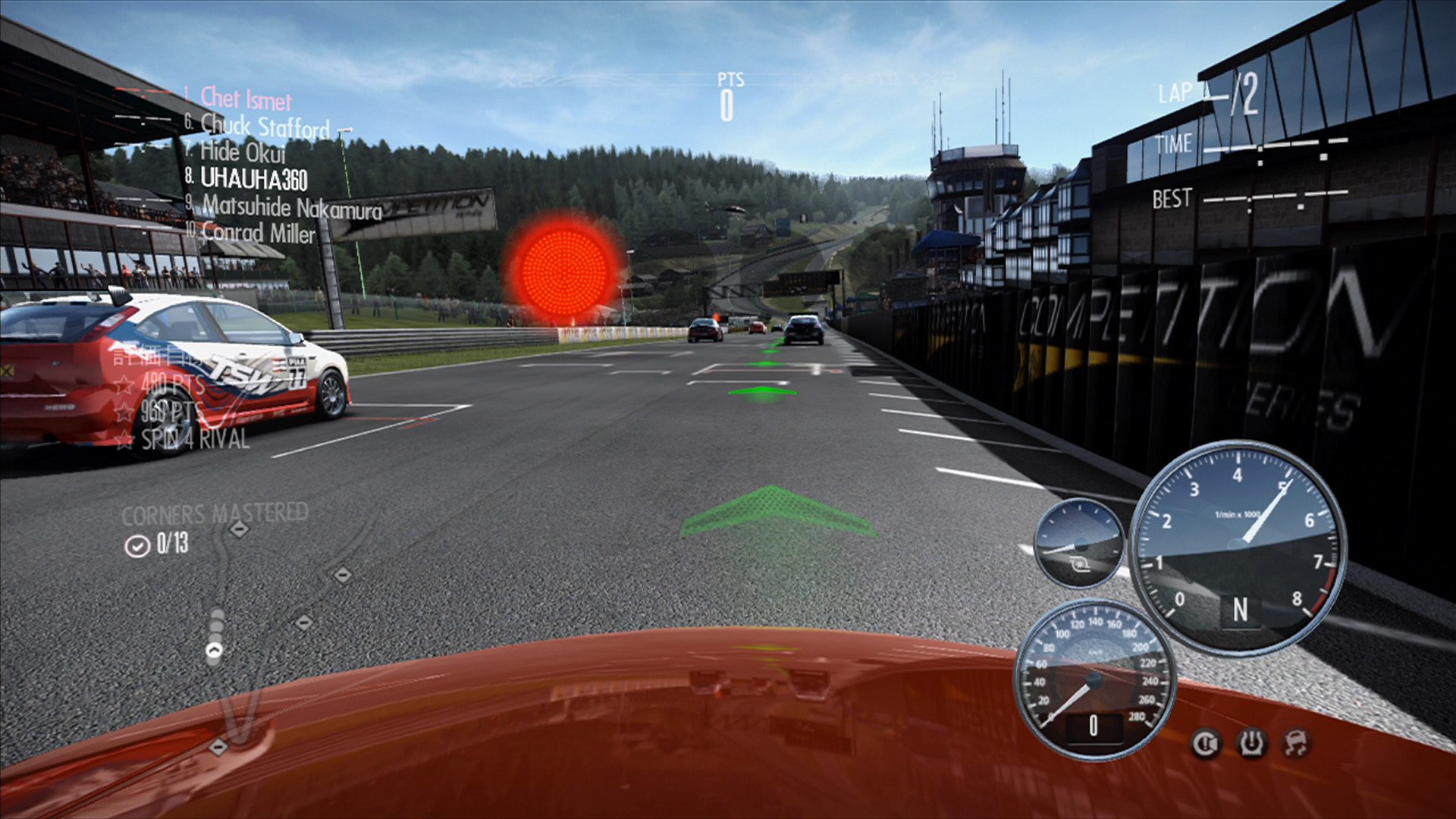
Task: Choose Chuck Stafford's leaderboard row
Action: (x=264, y=126)
